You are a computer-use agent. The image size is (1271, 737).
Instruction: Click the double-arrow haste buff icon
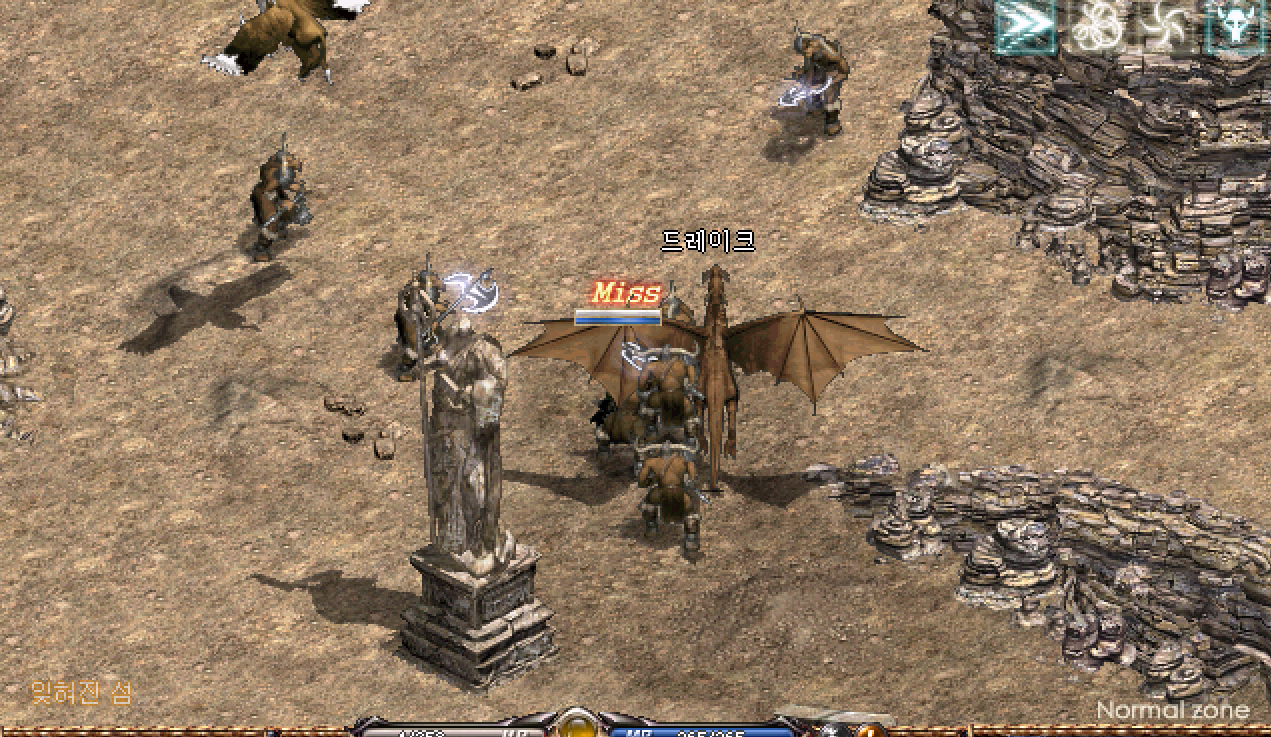1025,26
